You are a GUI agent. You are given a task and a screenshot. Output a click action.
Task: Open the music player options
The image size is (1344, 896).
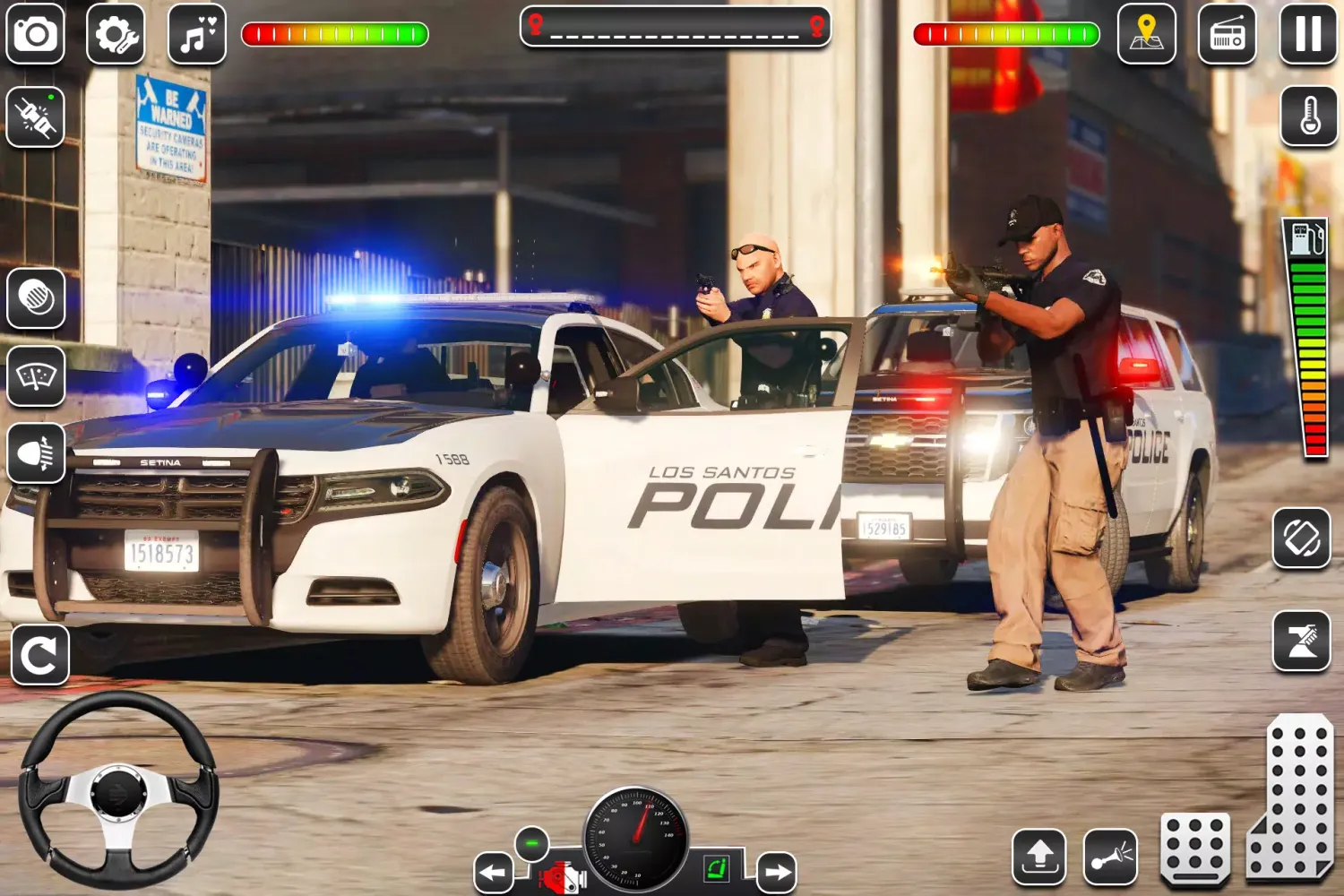coord(197,36)
